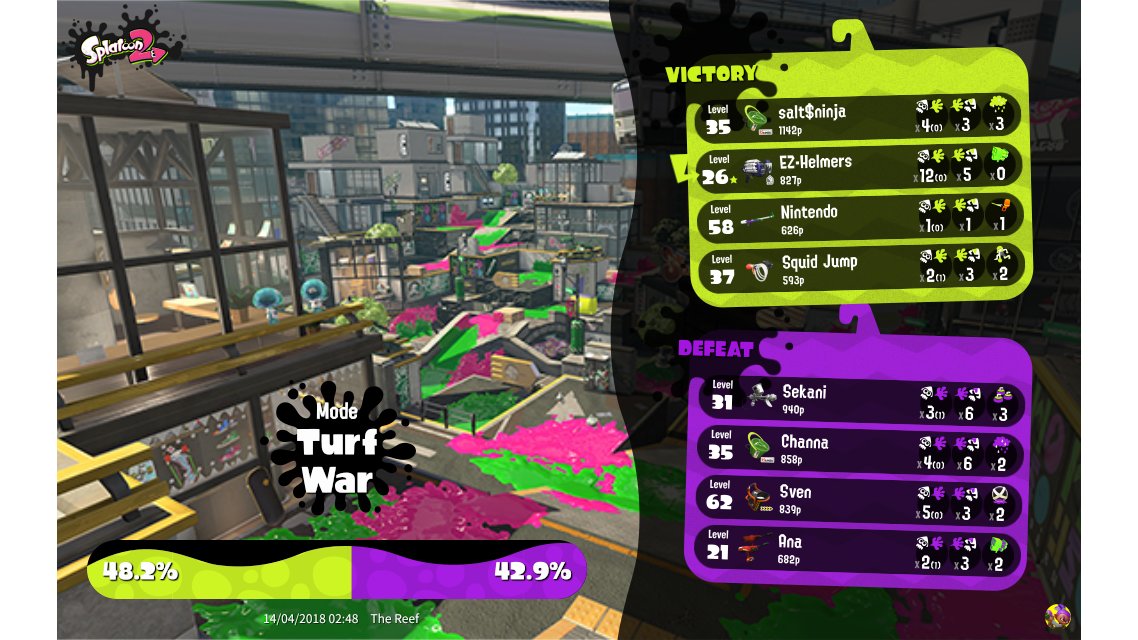Select Channa's player row

858,447
